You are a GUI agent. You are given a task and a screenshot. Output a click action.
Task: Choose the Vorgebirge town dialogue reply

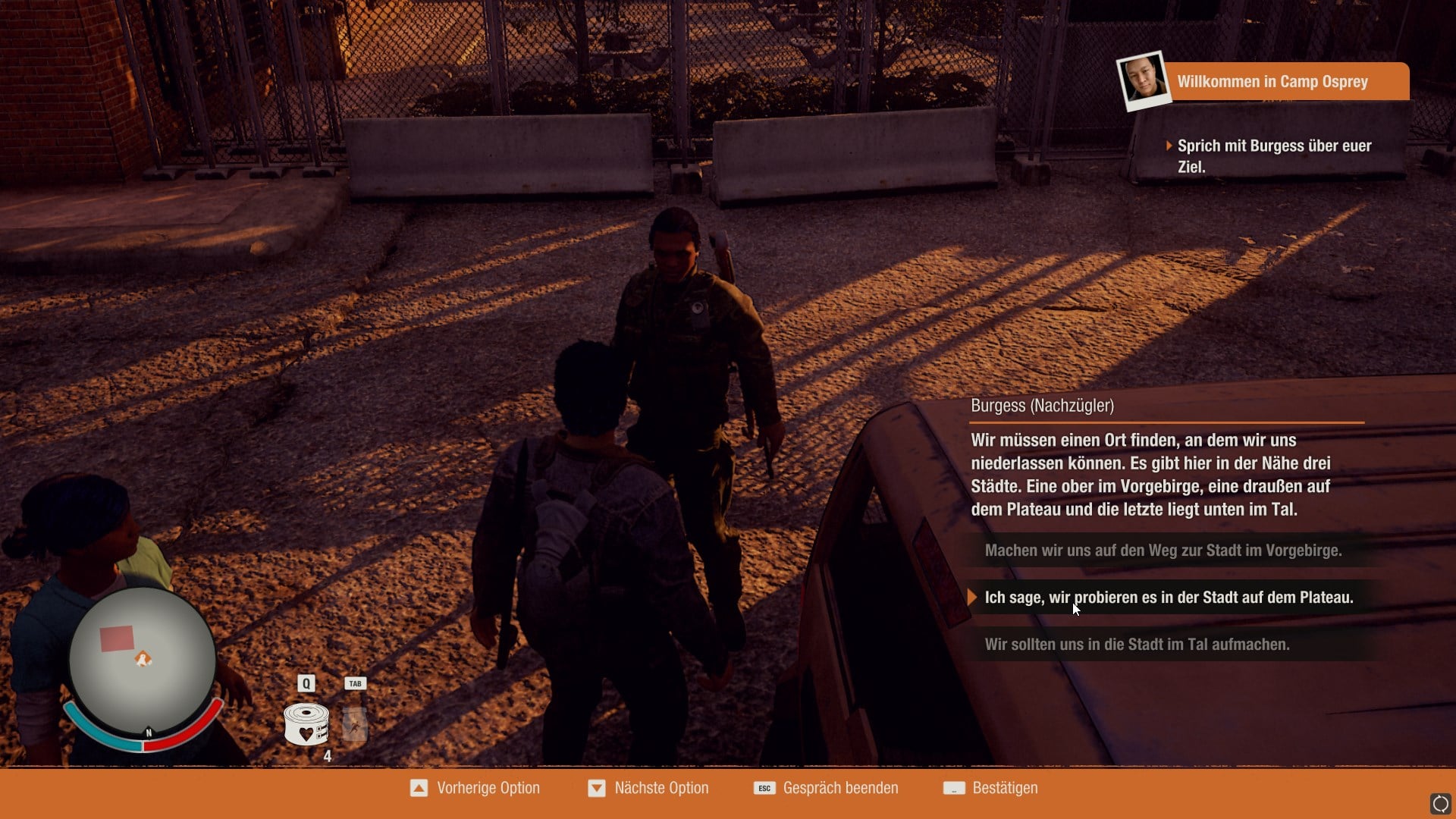tap(1163, 551)
